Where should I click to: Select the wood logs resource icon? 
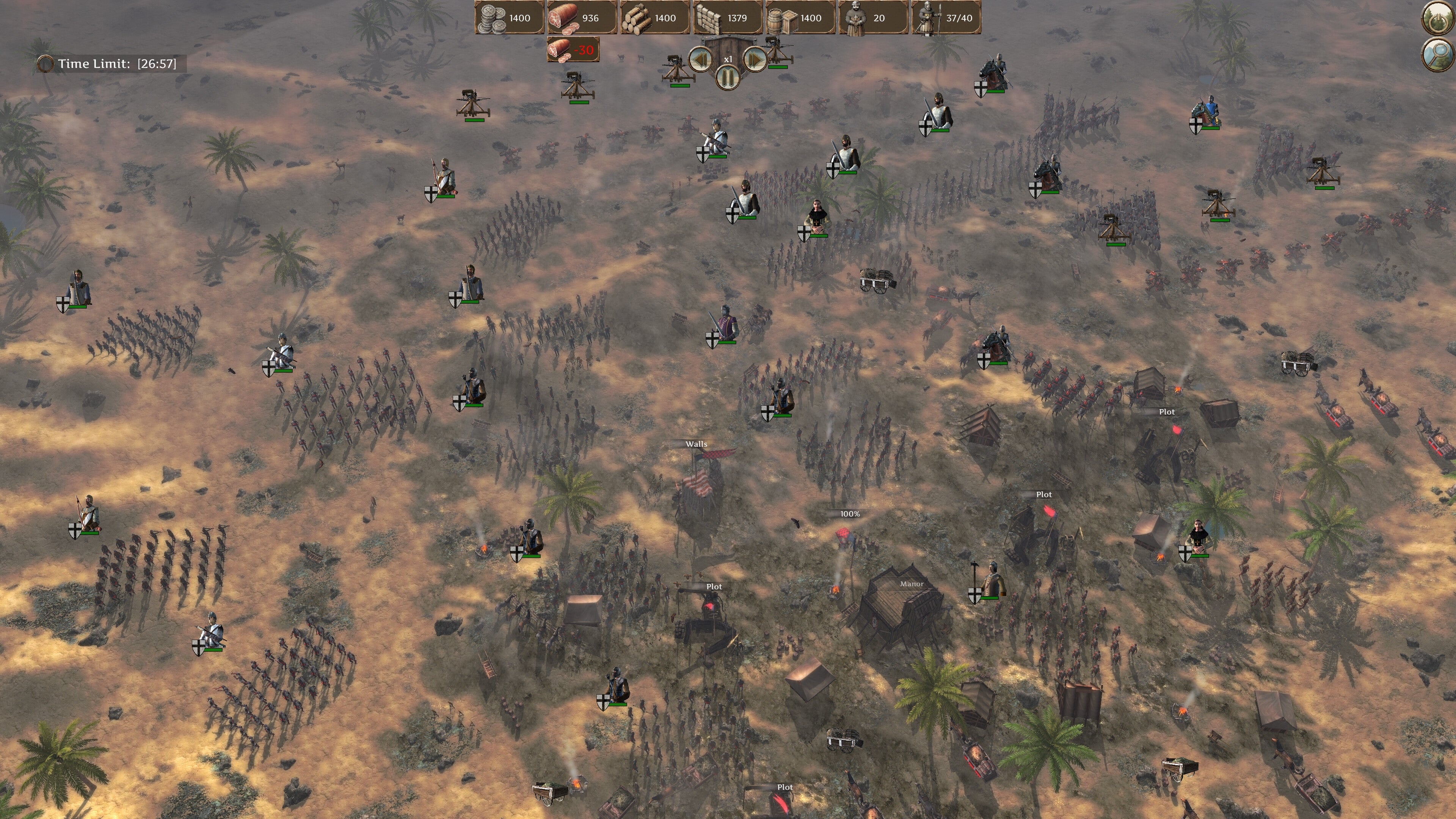point(637,18)
